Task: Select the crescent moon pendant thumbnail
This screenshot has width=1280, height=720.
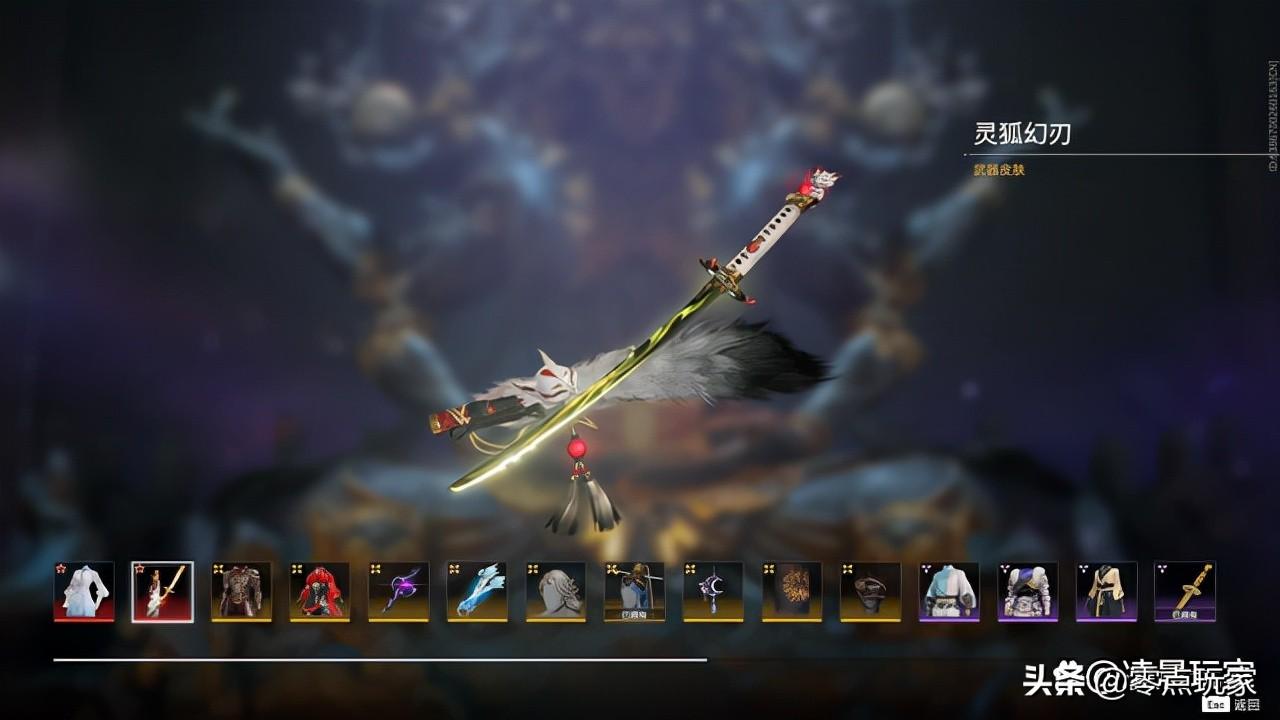Action: coord(713,591)
